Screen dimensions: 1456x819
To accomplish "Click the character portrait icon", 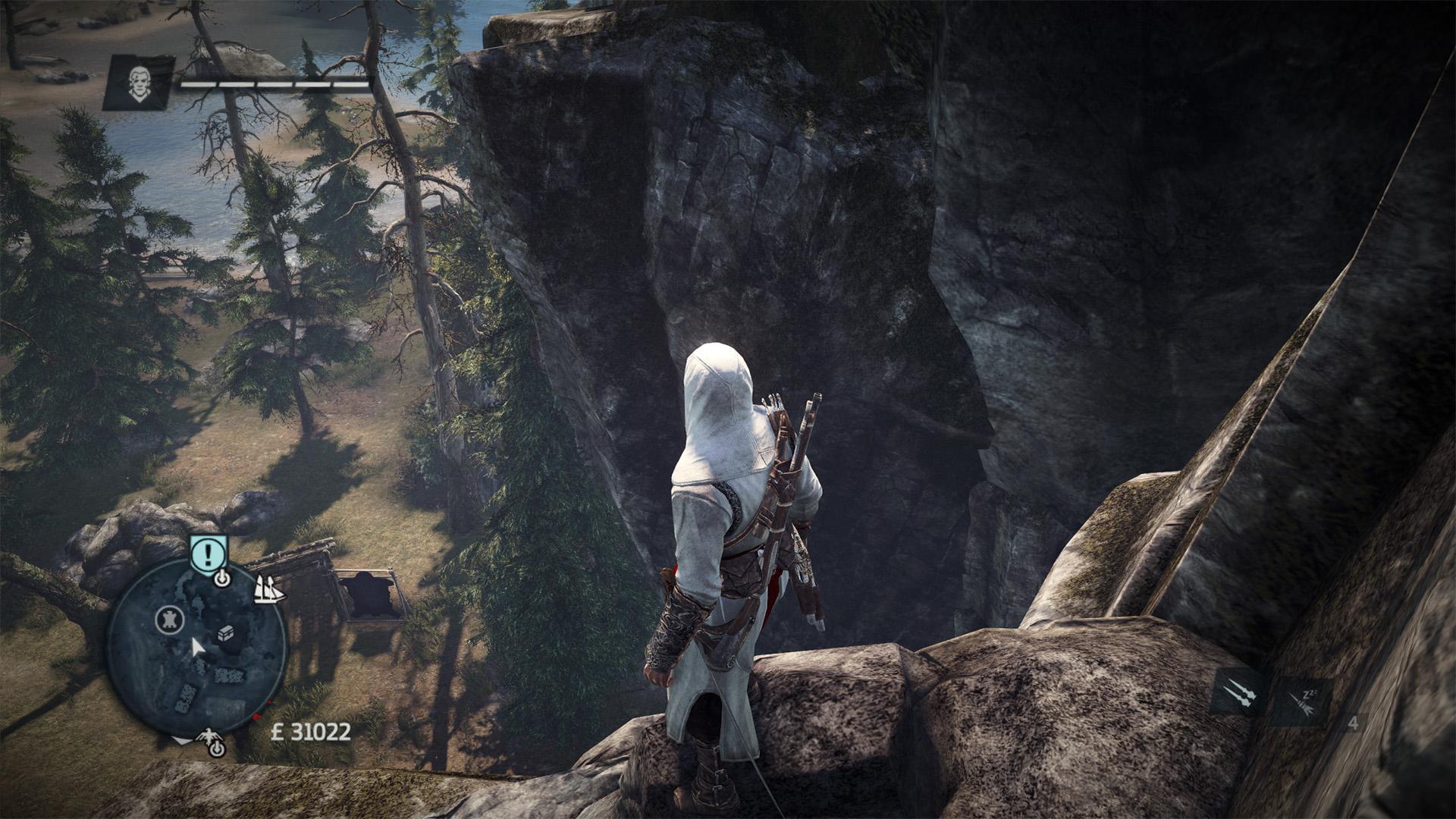I will [x=139, y=82].
